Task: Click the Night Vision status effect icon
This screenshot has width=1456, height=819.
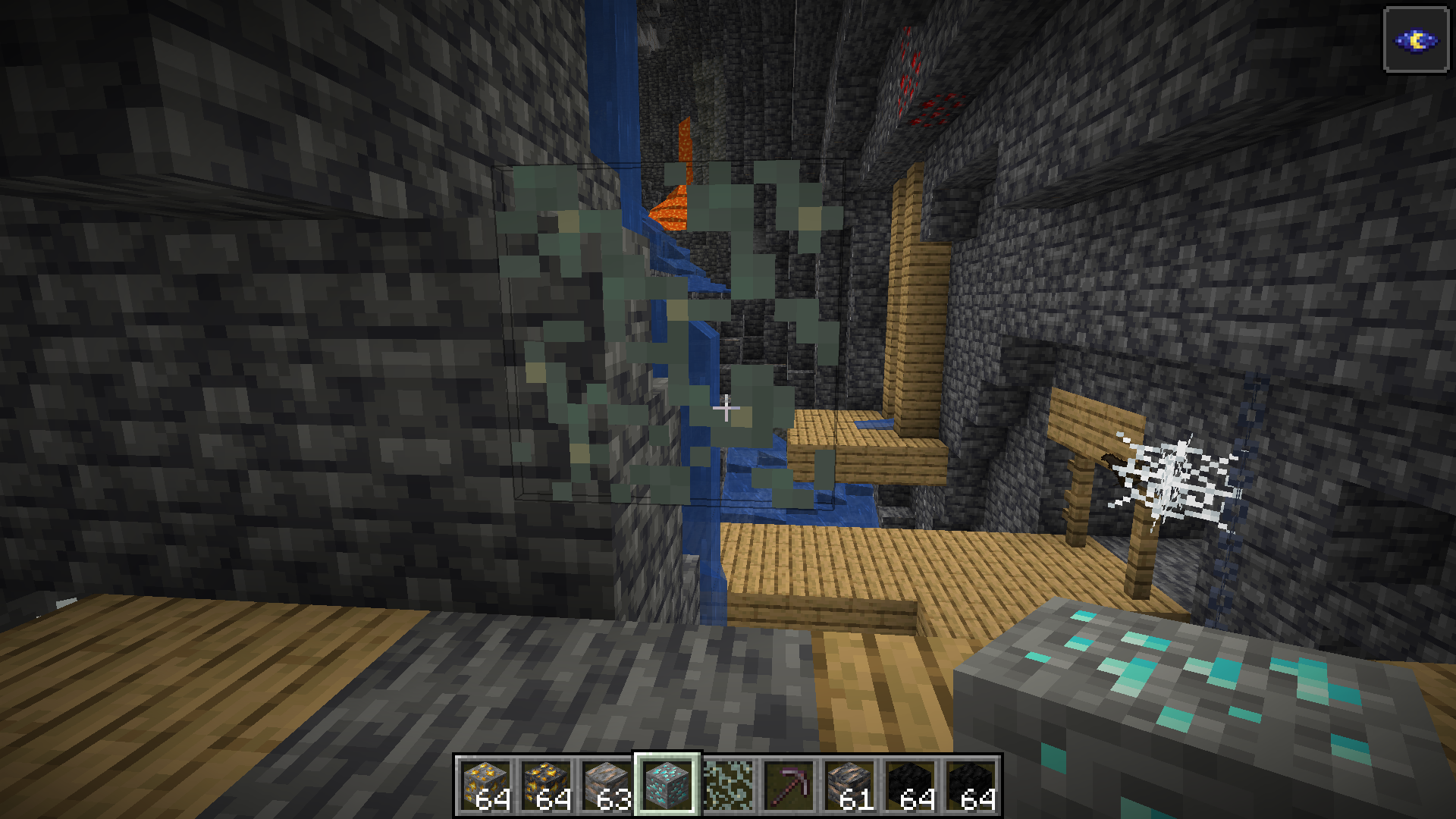Action: 1416,40
